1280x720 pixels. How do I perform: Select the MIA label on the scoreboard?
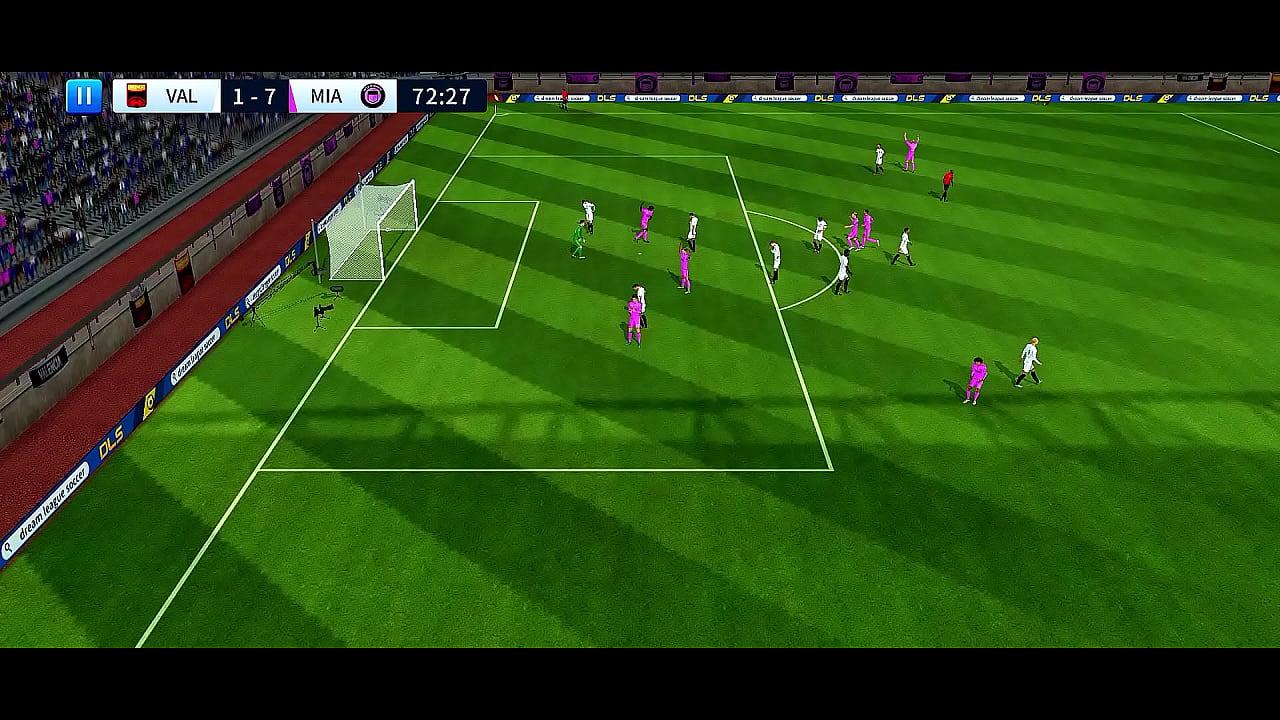click(325, 96)
